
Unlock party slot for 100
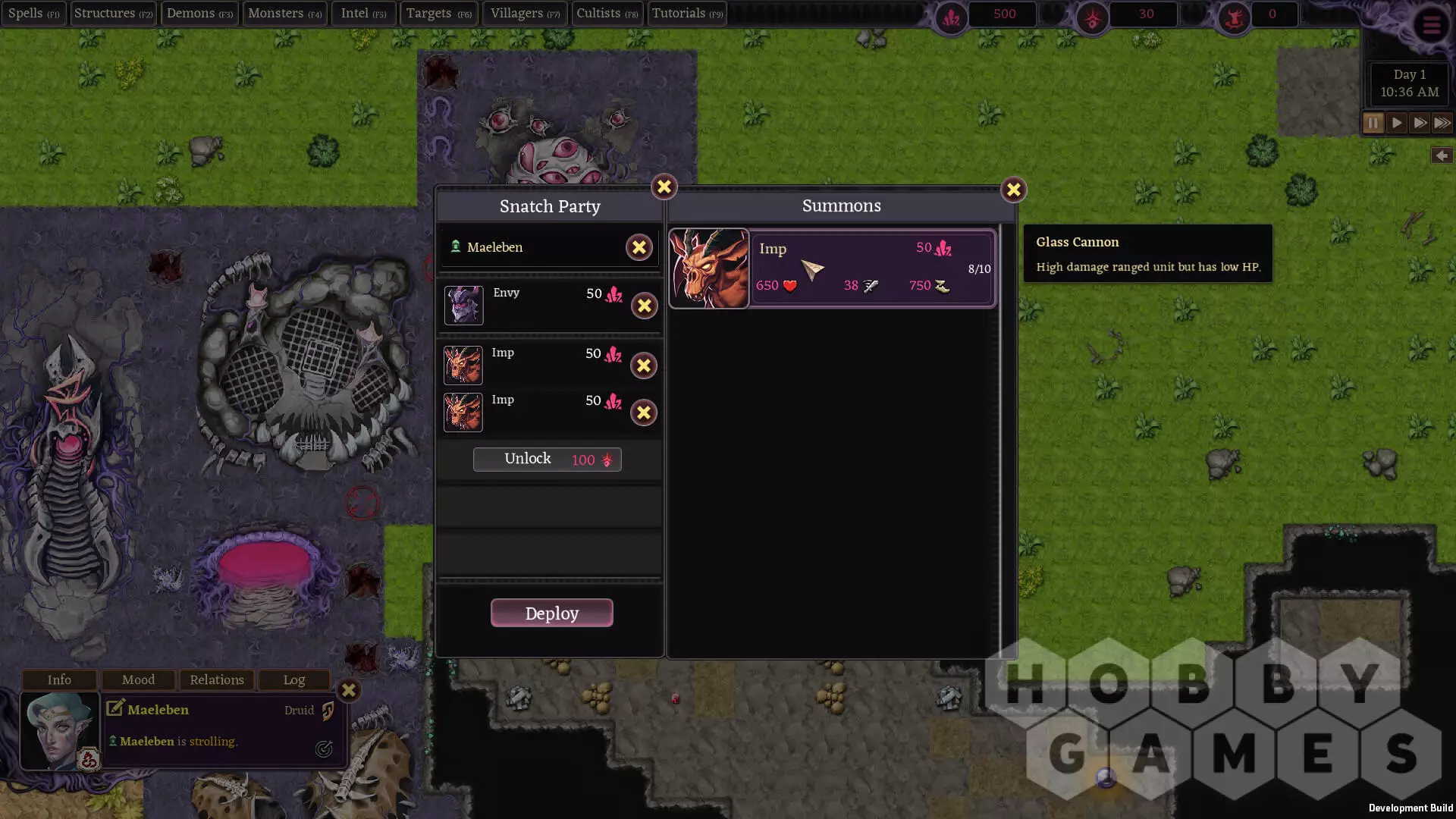[547, 460]
